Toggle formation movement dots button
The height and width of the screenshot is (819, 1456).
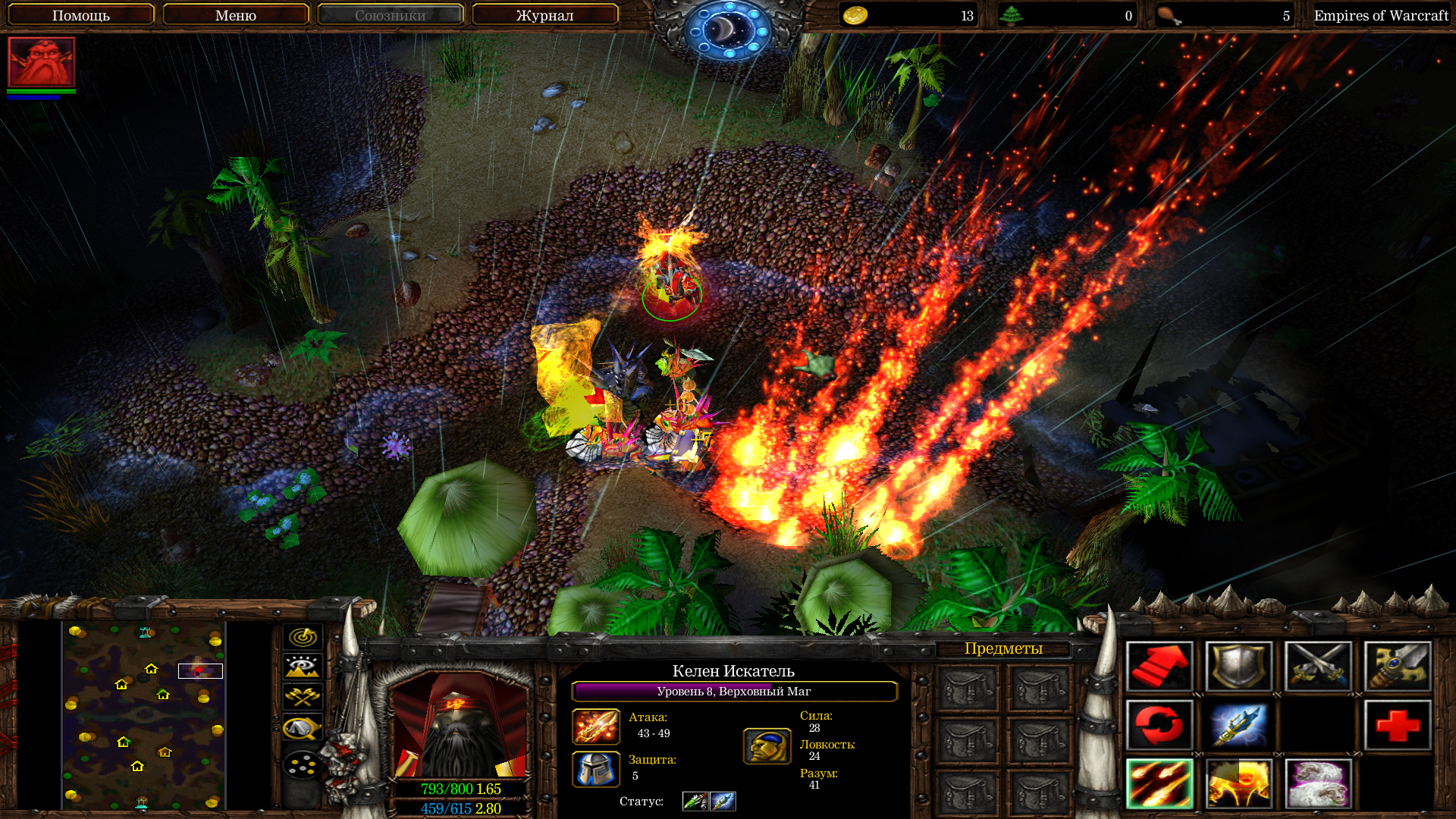pos(303,764)
